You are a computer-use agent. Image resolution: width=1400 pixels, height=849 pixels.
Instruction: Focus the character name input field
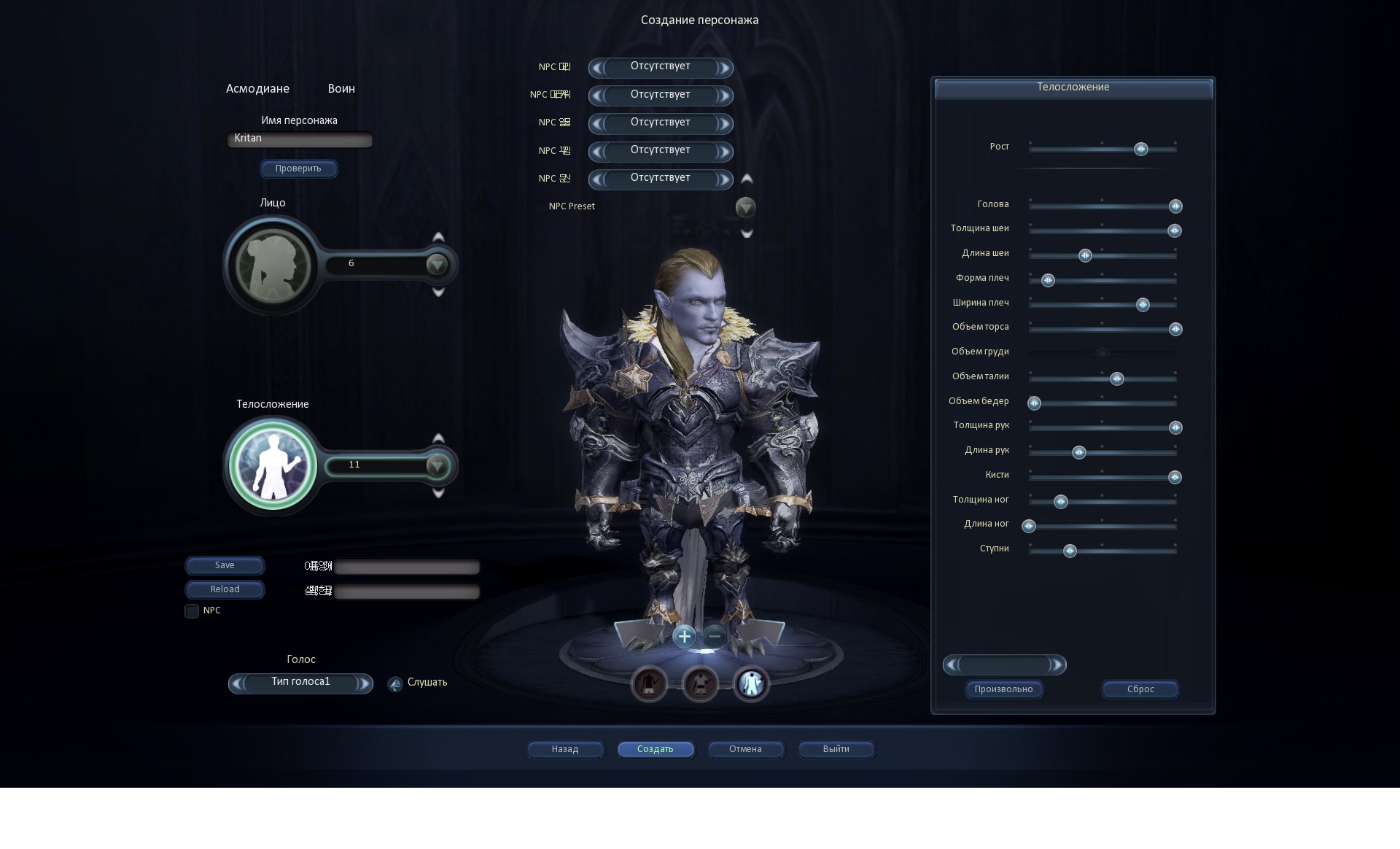click(x=300, y=139)
